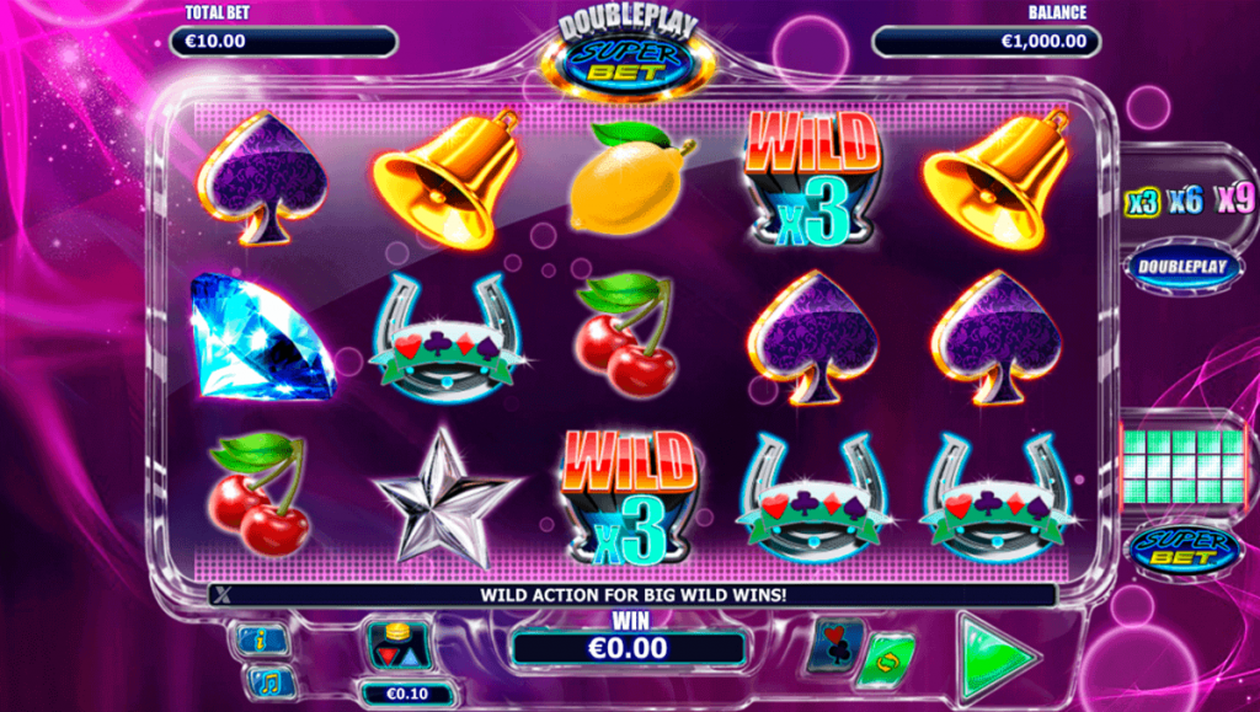
Task: Click the €0.10 coin value field
Action: point(407,693)
